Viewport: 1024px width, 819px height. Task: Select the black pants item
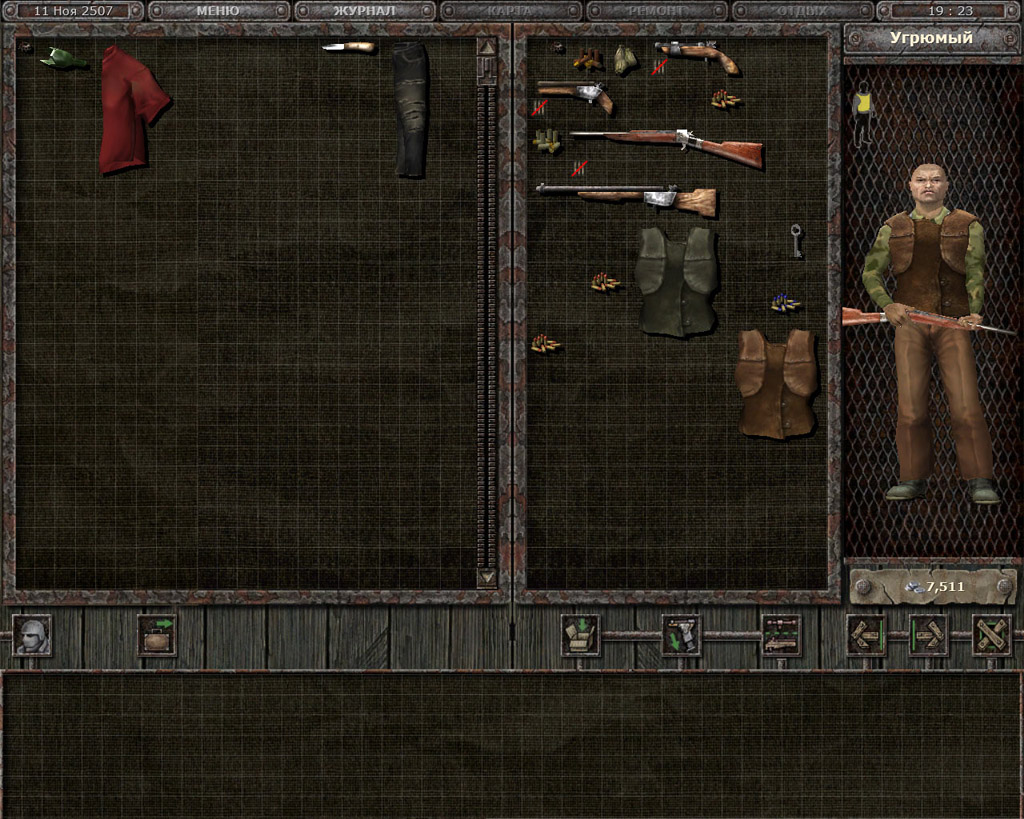tap(410, 108)
